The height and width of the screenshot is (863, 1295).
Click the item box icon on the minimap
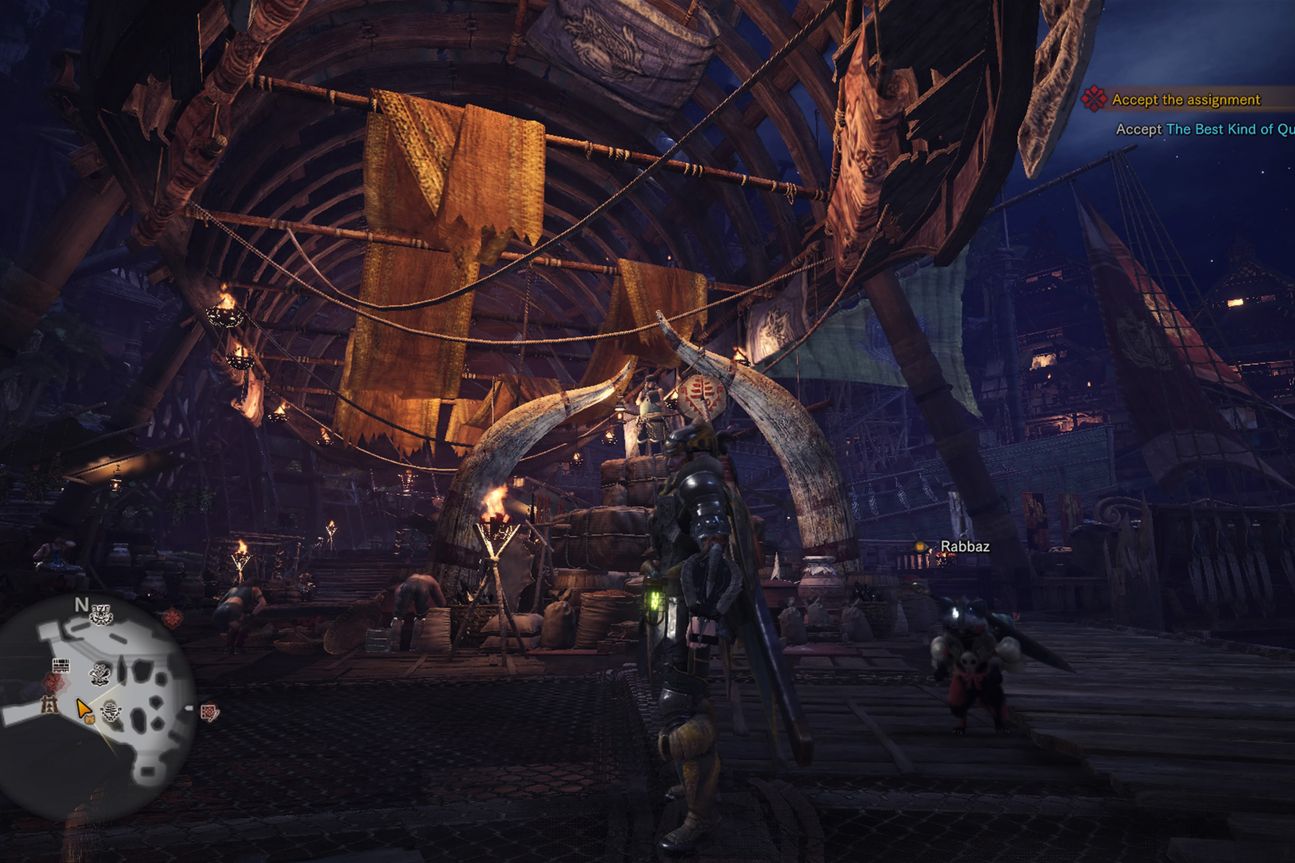coord(61,664)
